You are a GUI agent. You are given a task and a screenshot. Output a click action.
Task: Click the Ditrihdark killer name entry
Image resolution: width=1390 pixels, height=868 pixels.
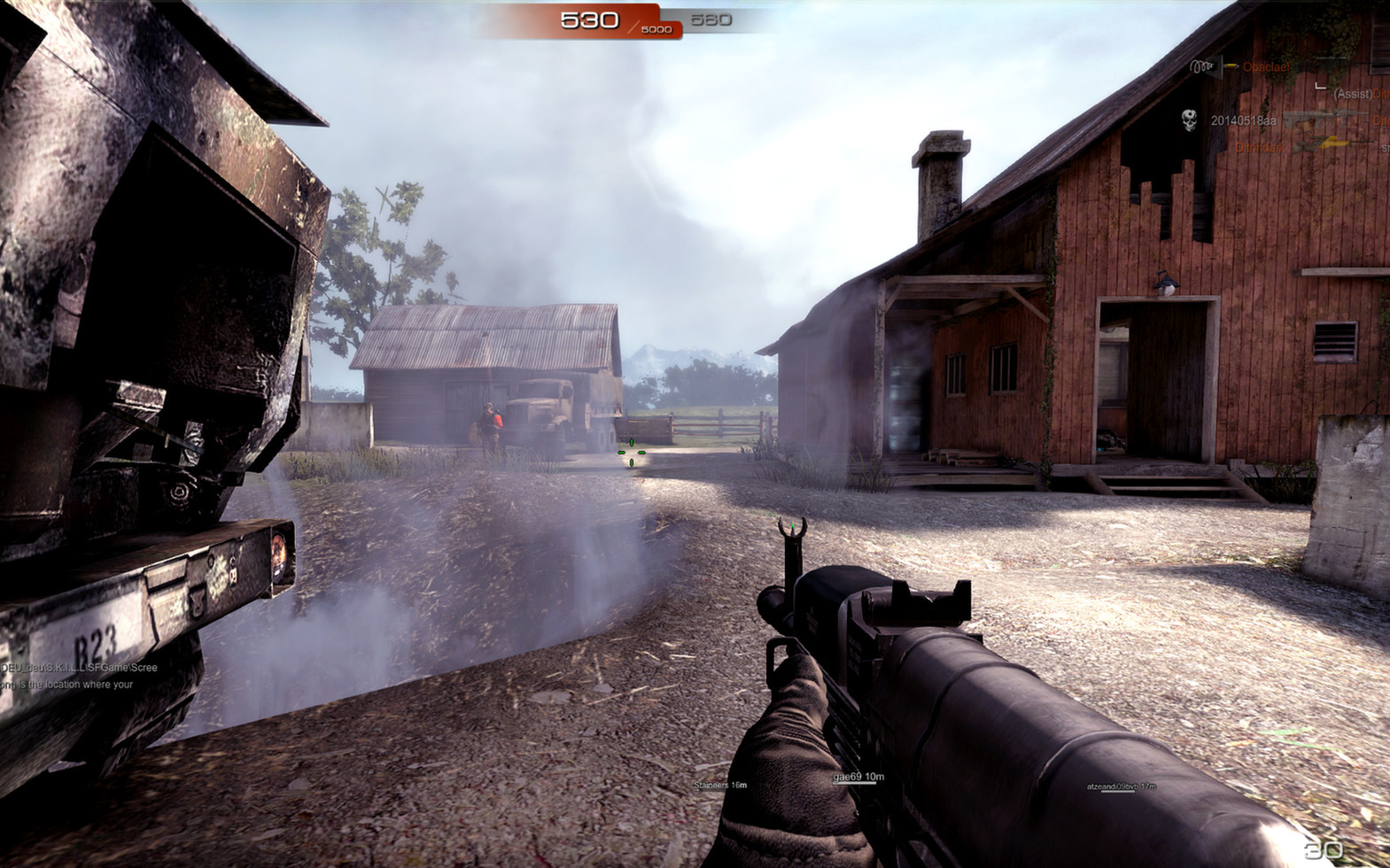point(1260,146)
